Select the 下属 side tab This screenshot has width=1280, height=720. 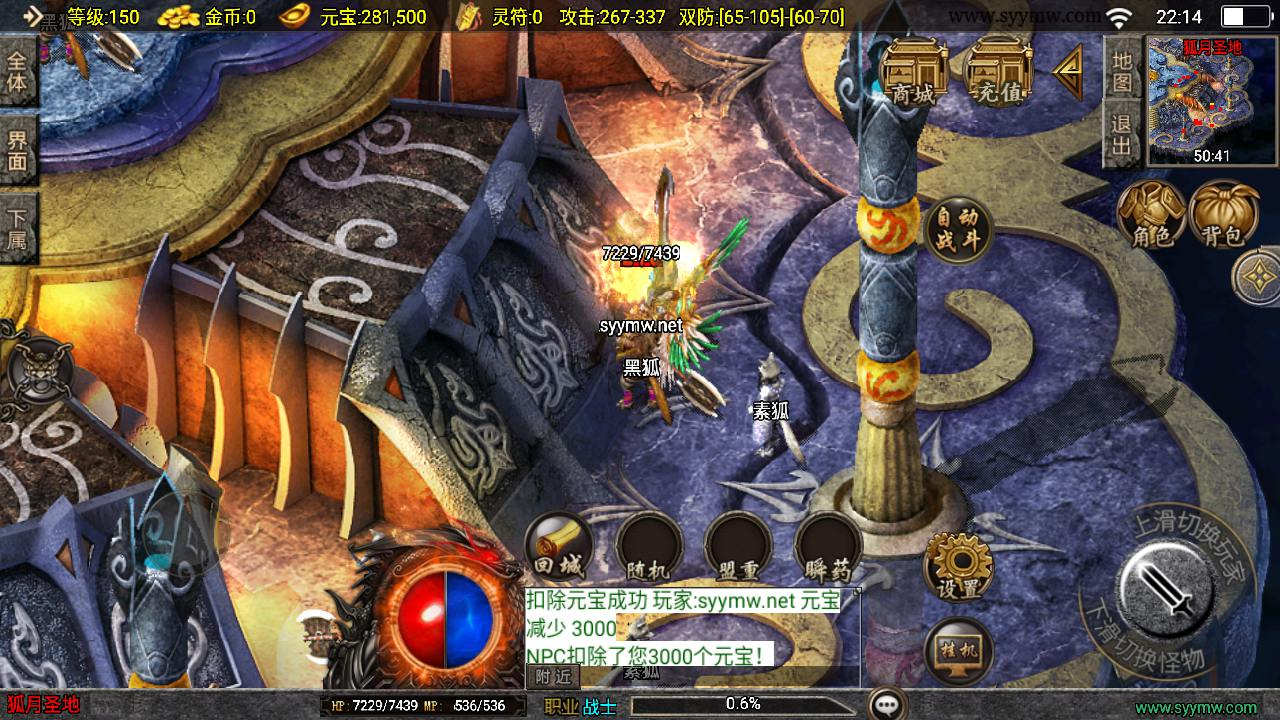[x=18, y=228]
